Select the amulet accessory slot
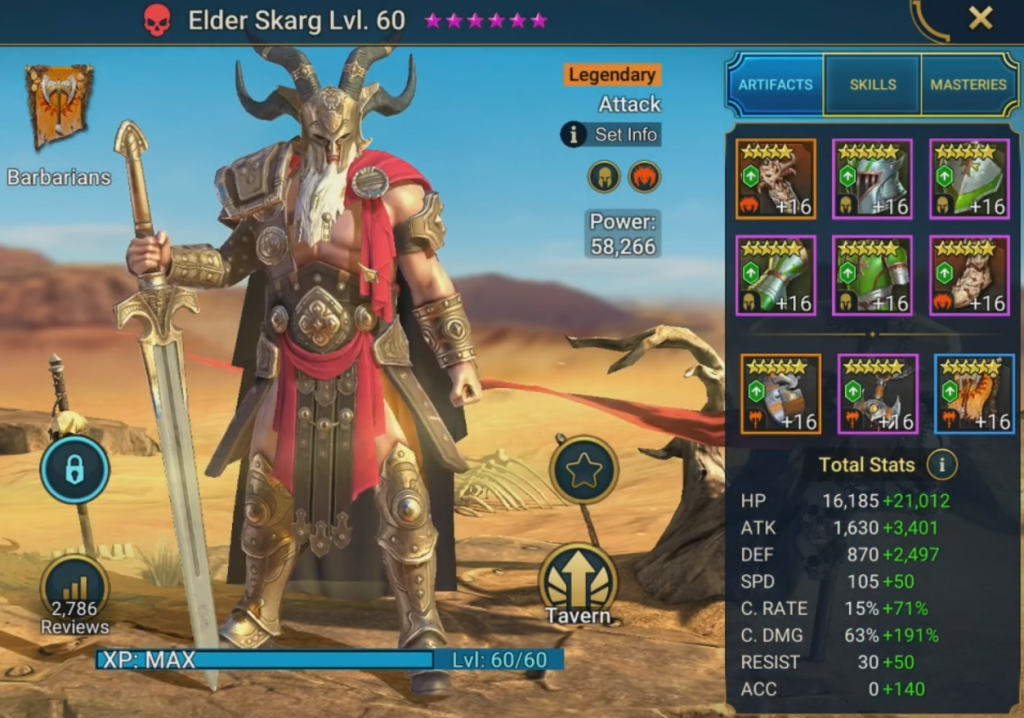This screenshot has height=718, width=1024. pos(877,393)
